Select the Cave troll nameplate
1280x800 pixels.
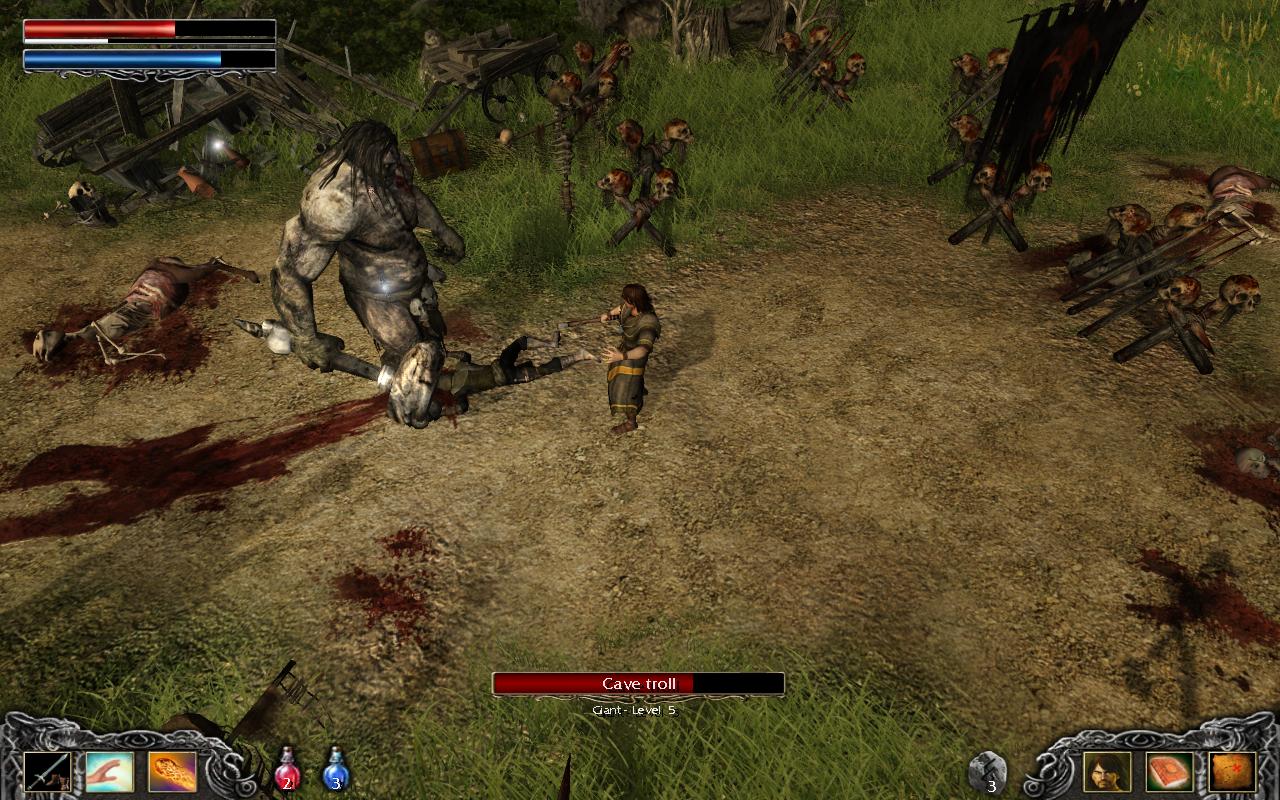637,683
